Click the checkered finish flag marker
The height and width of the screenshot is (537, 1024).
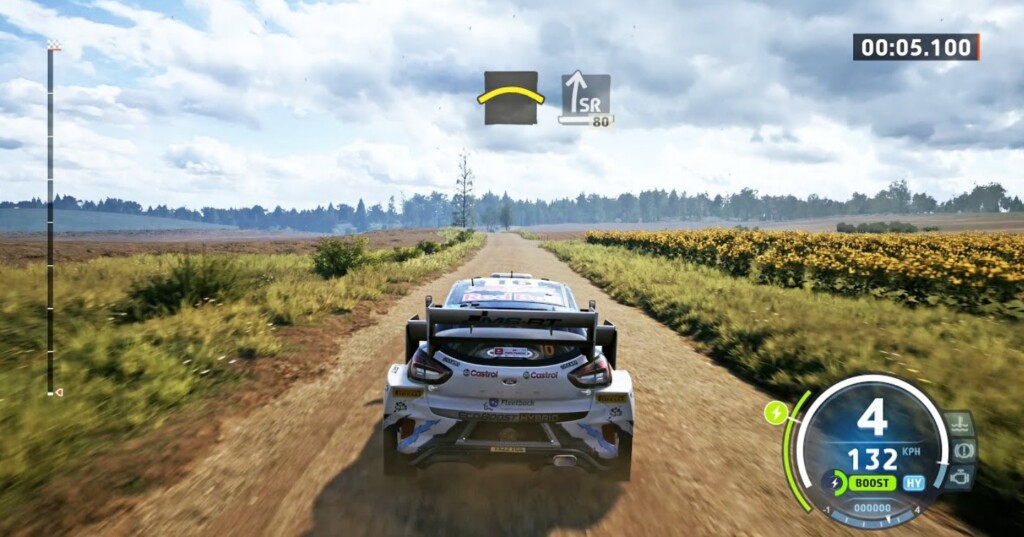pyautogui.click(x=53, y=44)
